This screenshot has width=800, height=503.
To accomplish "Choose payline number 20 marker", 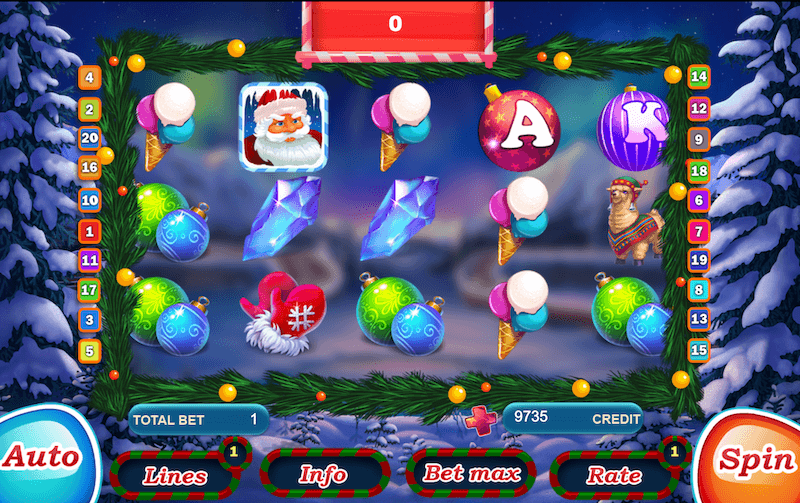I will [x=90, y=138].
